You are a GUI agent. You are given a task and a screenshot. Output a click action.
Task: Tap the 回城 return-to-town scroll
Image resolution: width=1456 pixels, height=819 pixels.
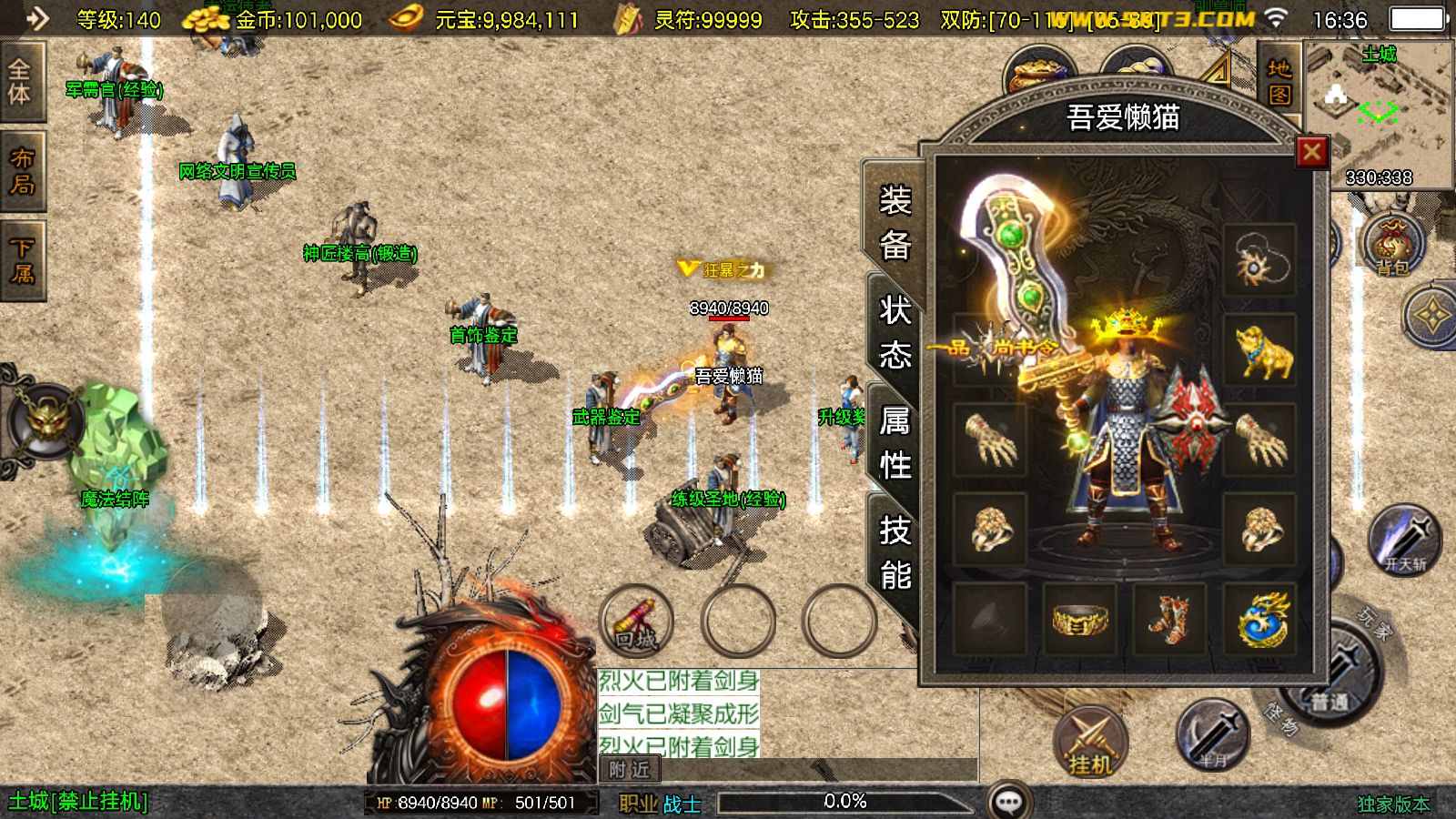(x=637, y=622)
